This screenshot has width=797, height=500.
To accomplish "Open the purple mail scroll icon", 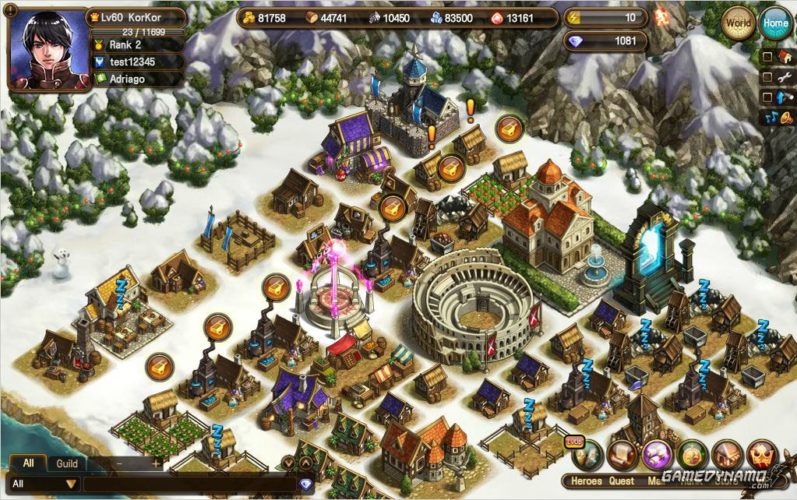I will pos(657,455).
